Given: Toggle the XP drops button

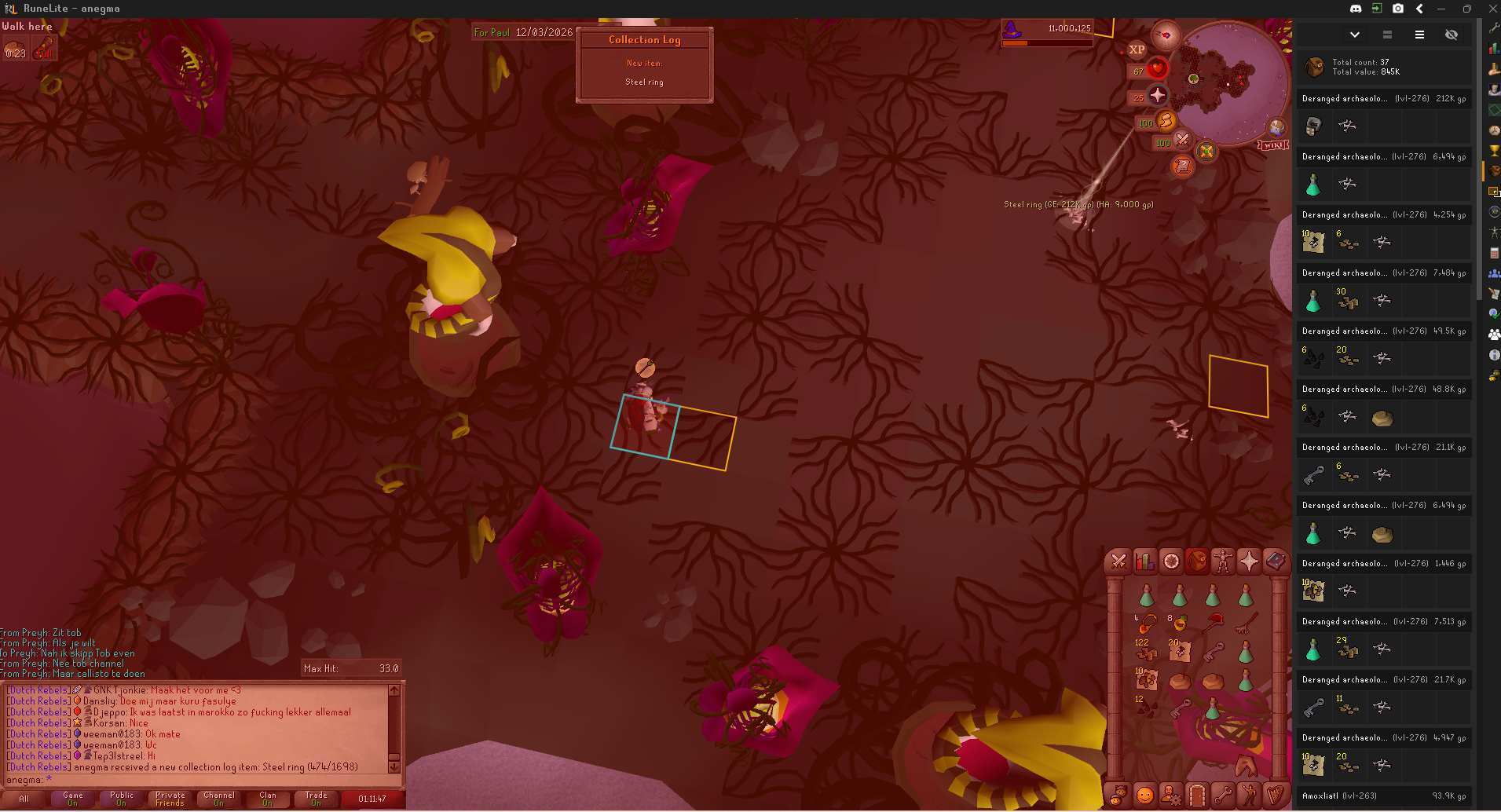Looking at the screenshot, I should pyautogui.click(x=1137, y=49).
